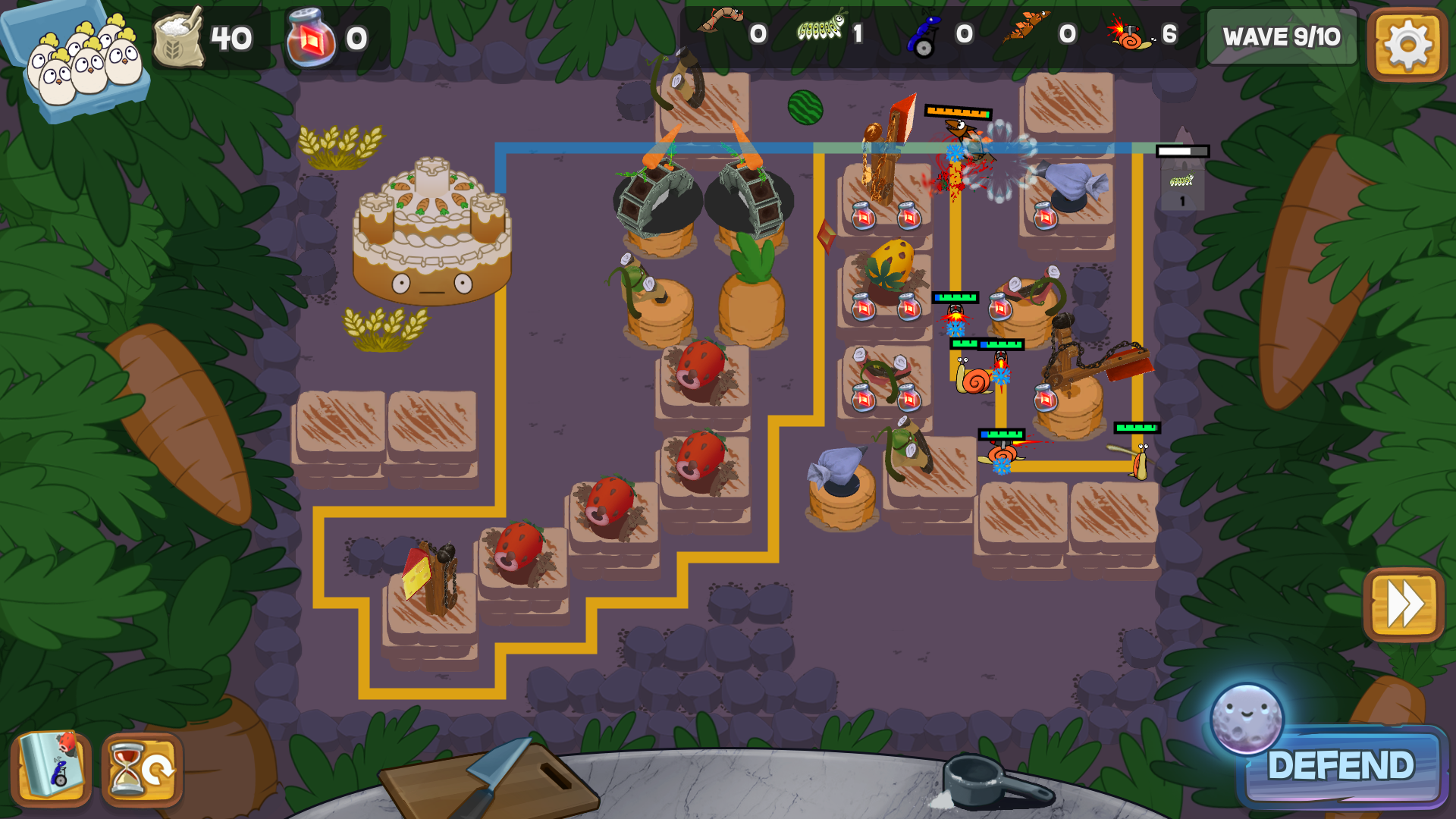Screen dimensions: 1456x819
Task: Click the hourglass wave timer icon
Action: [x=143, y=769]
